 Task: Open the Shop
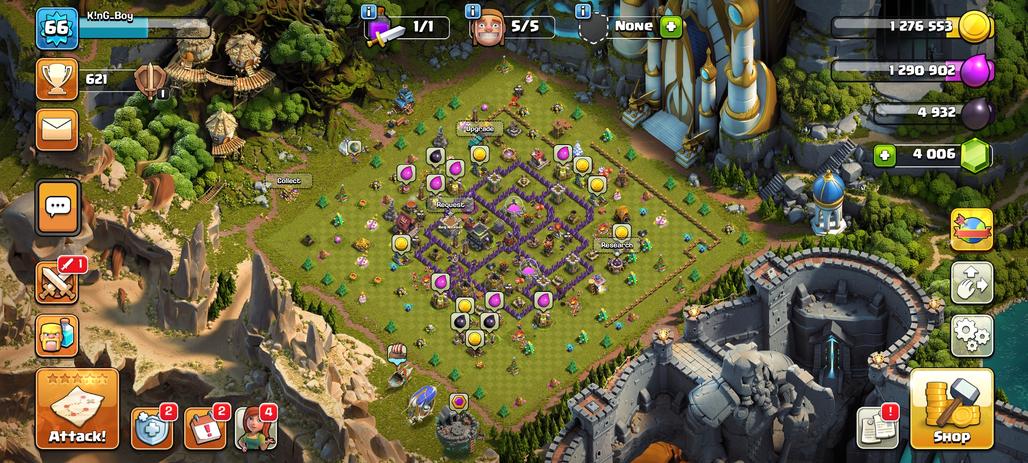pyautogui.click(x=951, y=409)
